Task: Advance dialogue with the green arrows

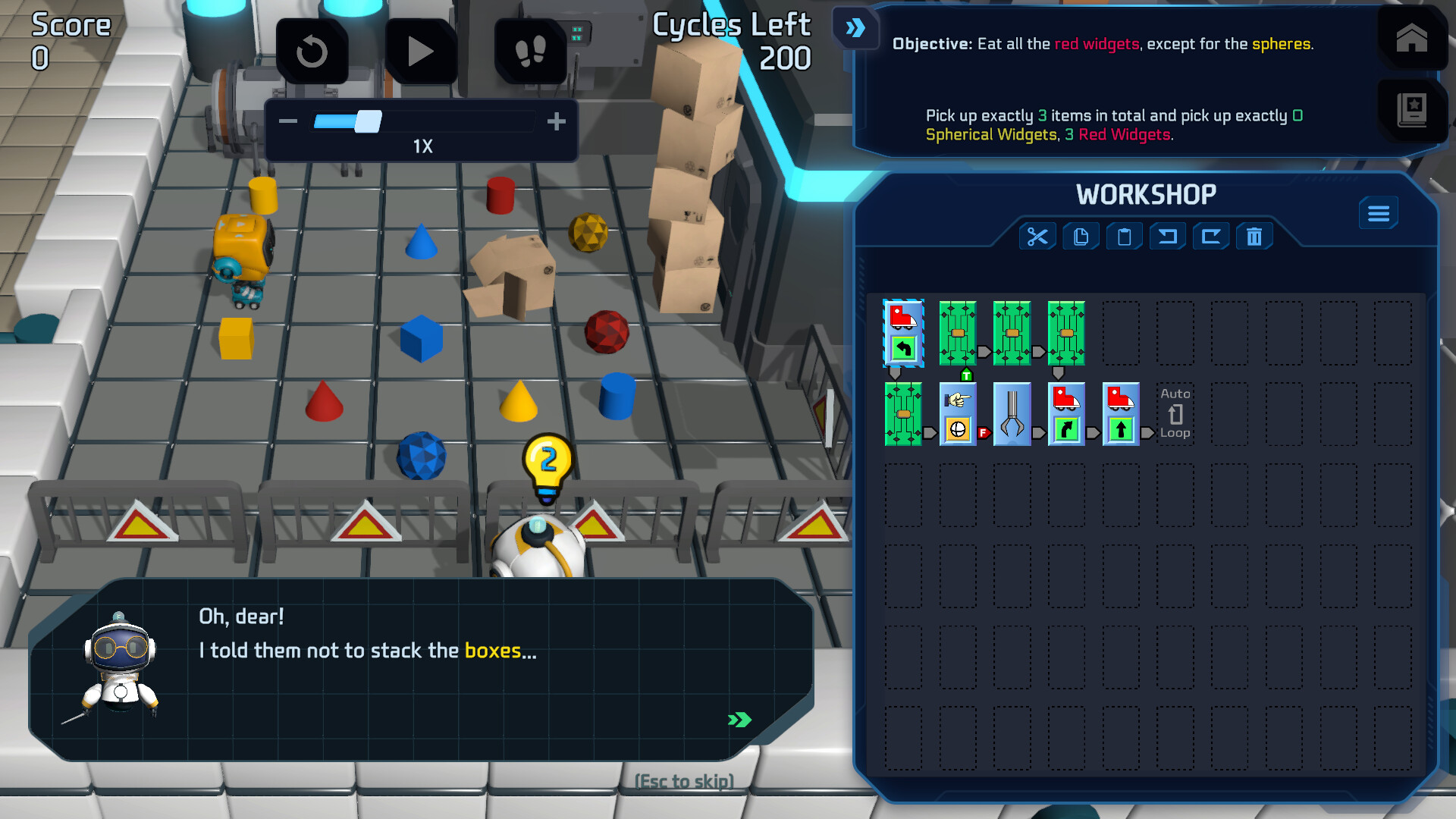Action: pyautogui.click(x=739, y=720)
